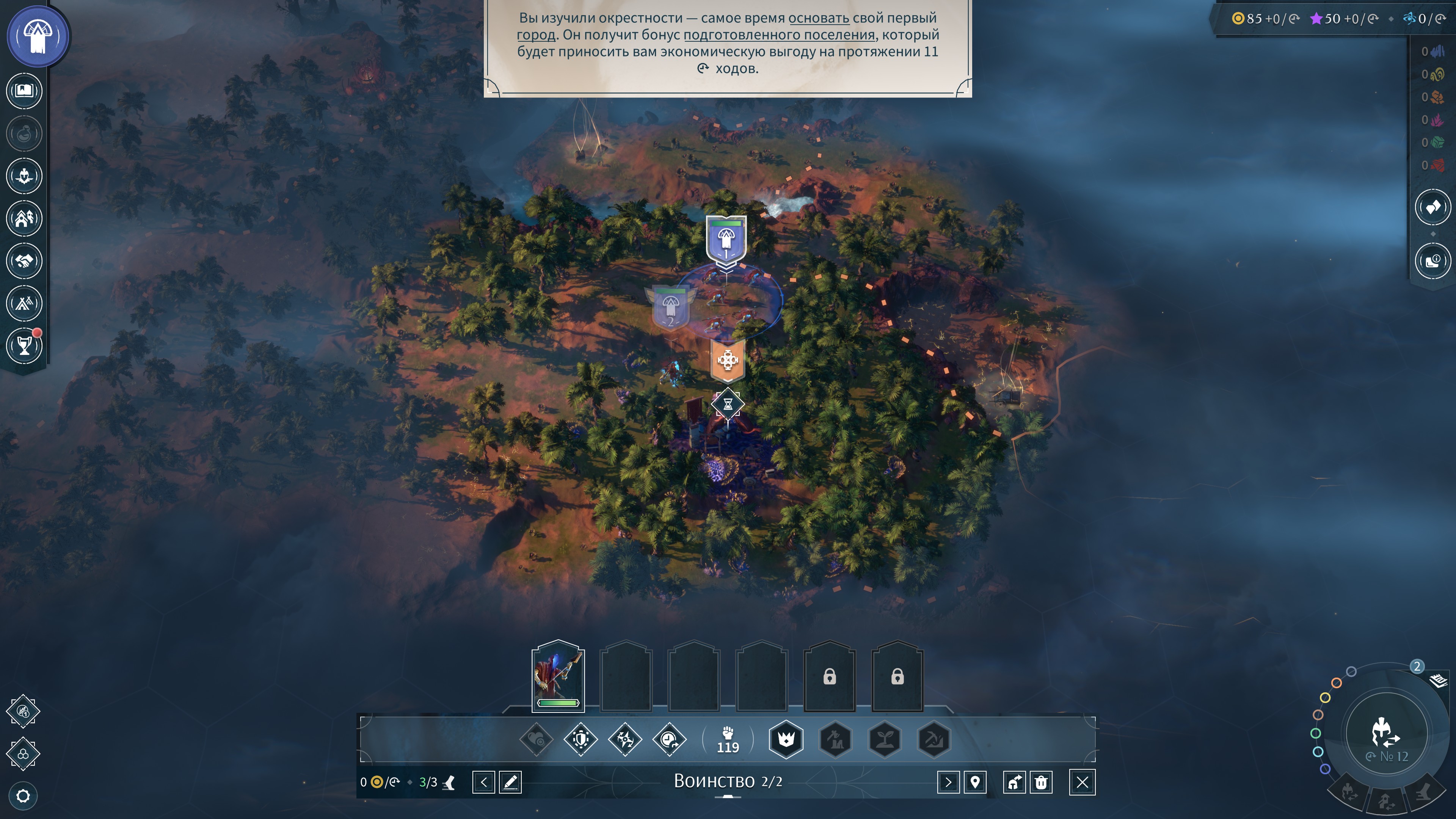This screenshot has width=1456, height=819.
Task: Center camera on army with pin button
Action: pyautogui.click(x=975, y=782)
